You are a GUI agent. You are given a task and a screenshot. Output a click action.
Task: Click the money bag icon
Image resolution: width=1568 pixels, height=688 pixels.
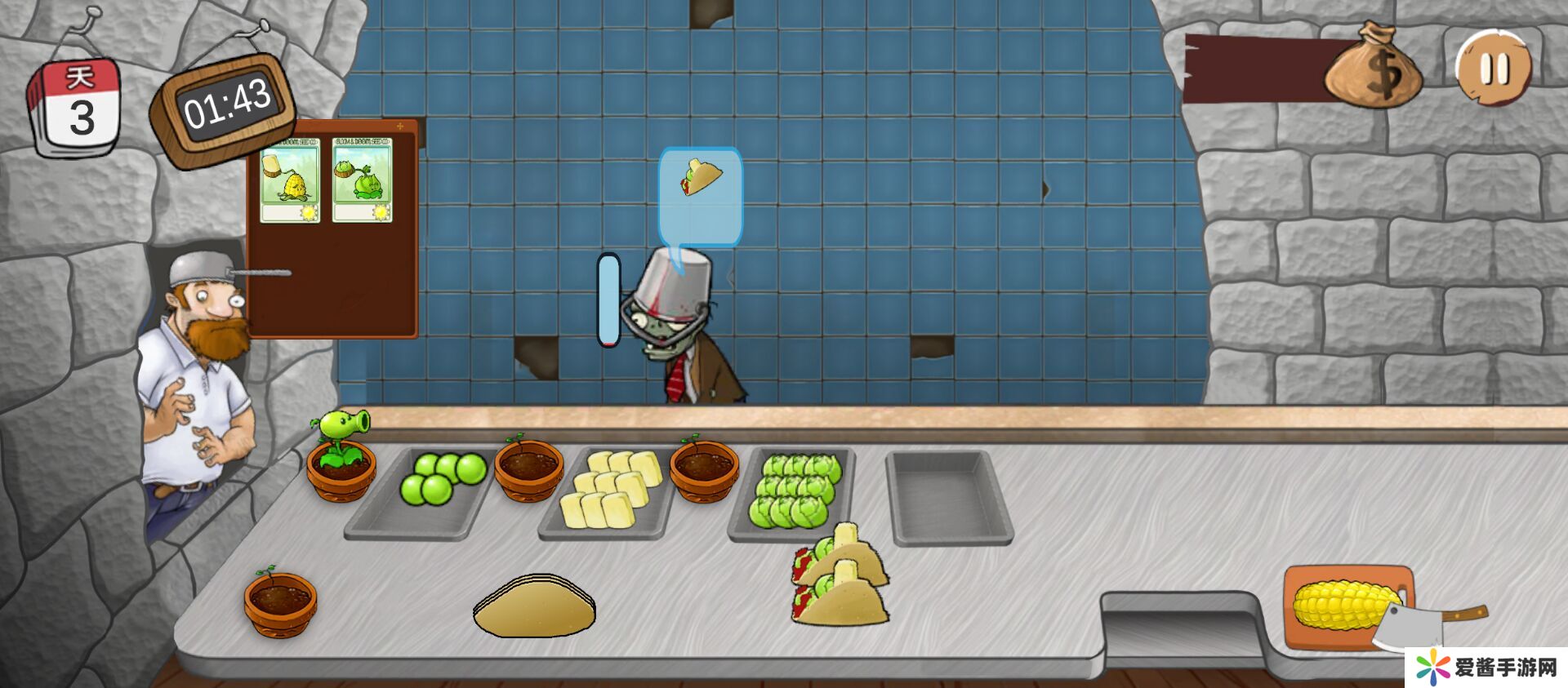point(1374,70)
